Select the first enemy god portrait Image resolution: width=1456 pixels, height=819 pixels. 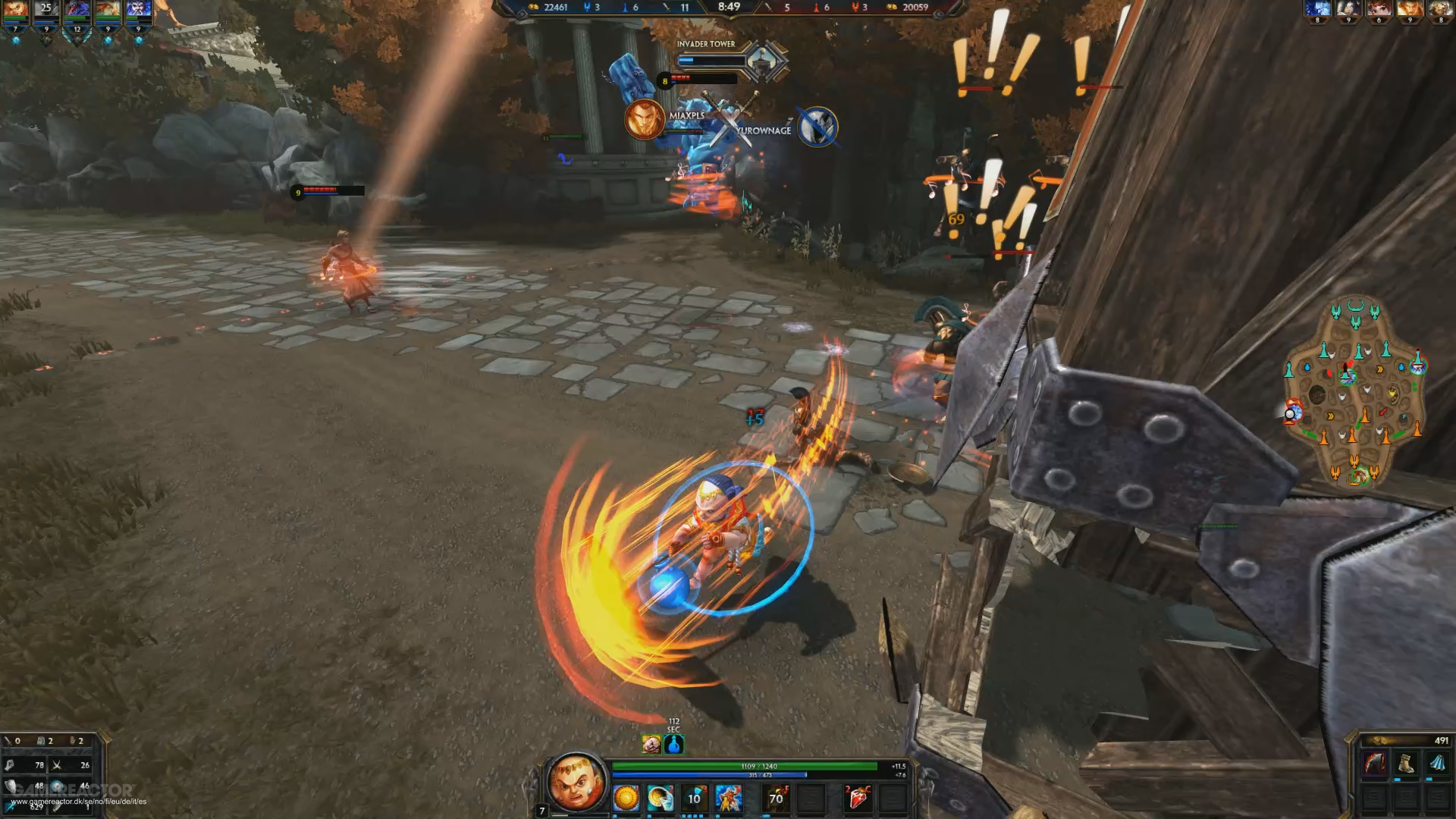point(1317,8)
